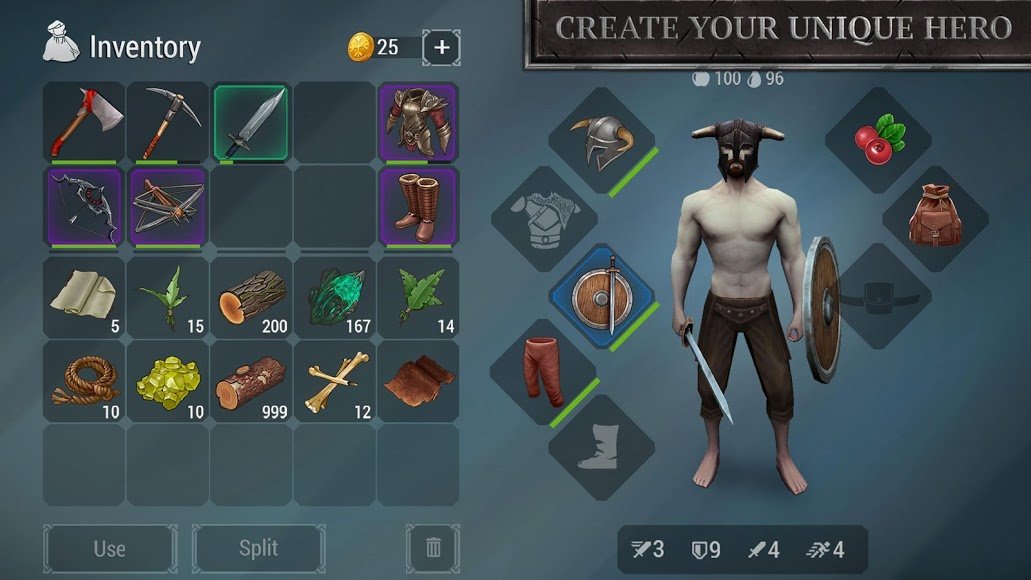
Task: Click the Split button
Action: [x=258, y=548]
